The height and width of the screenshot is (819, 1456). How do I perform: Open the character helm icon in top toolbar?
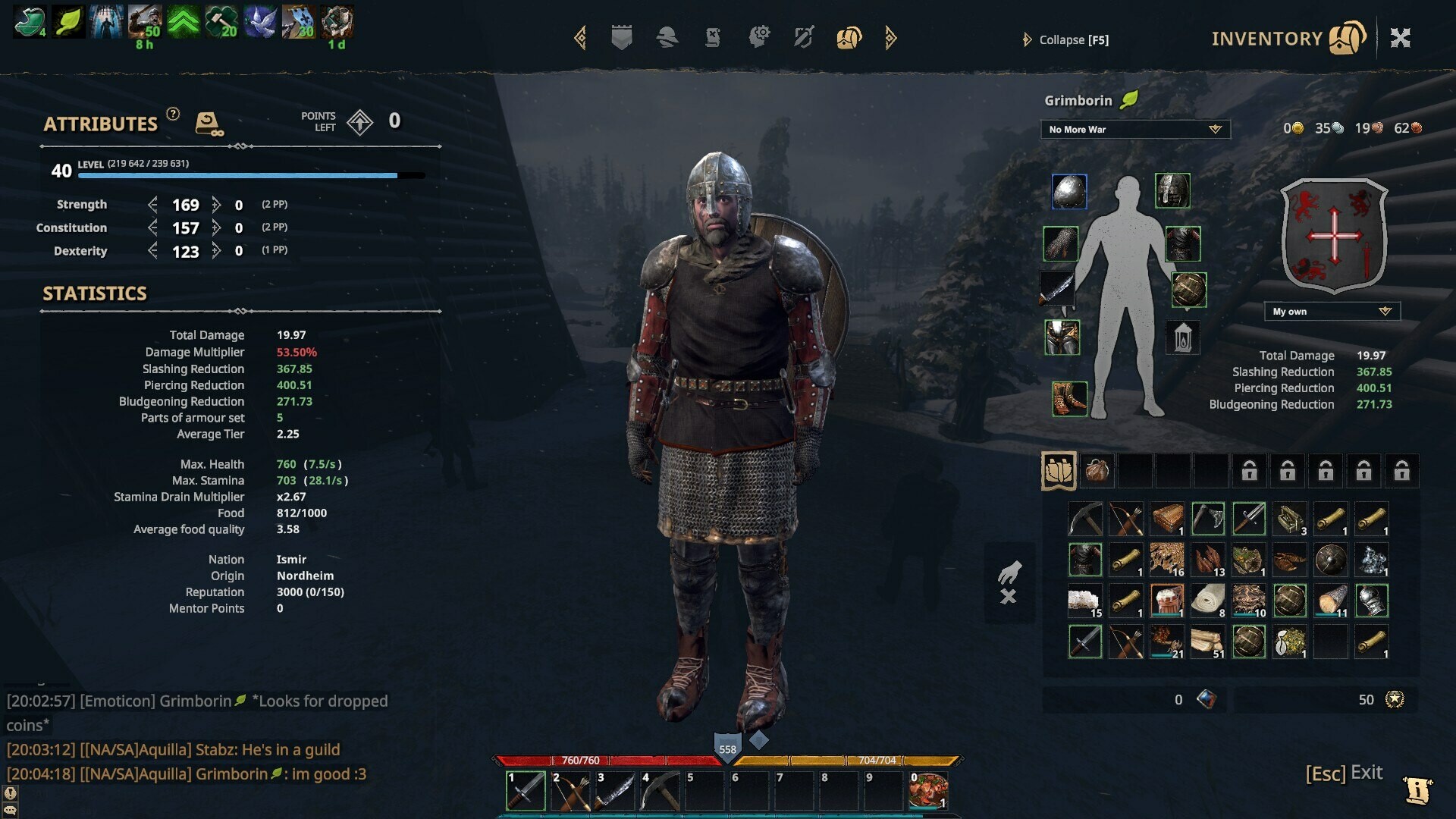[668, 37]
